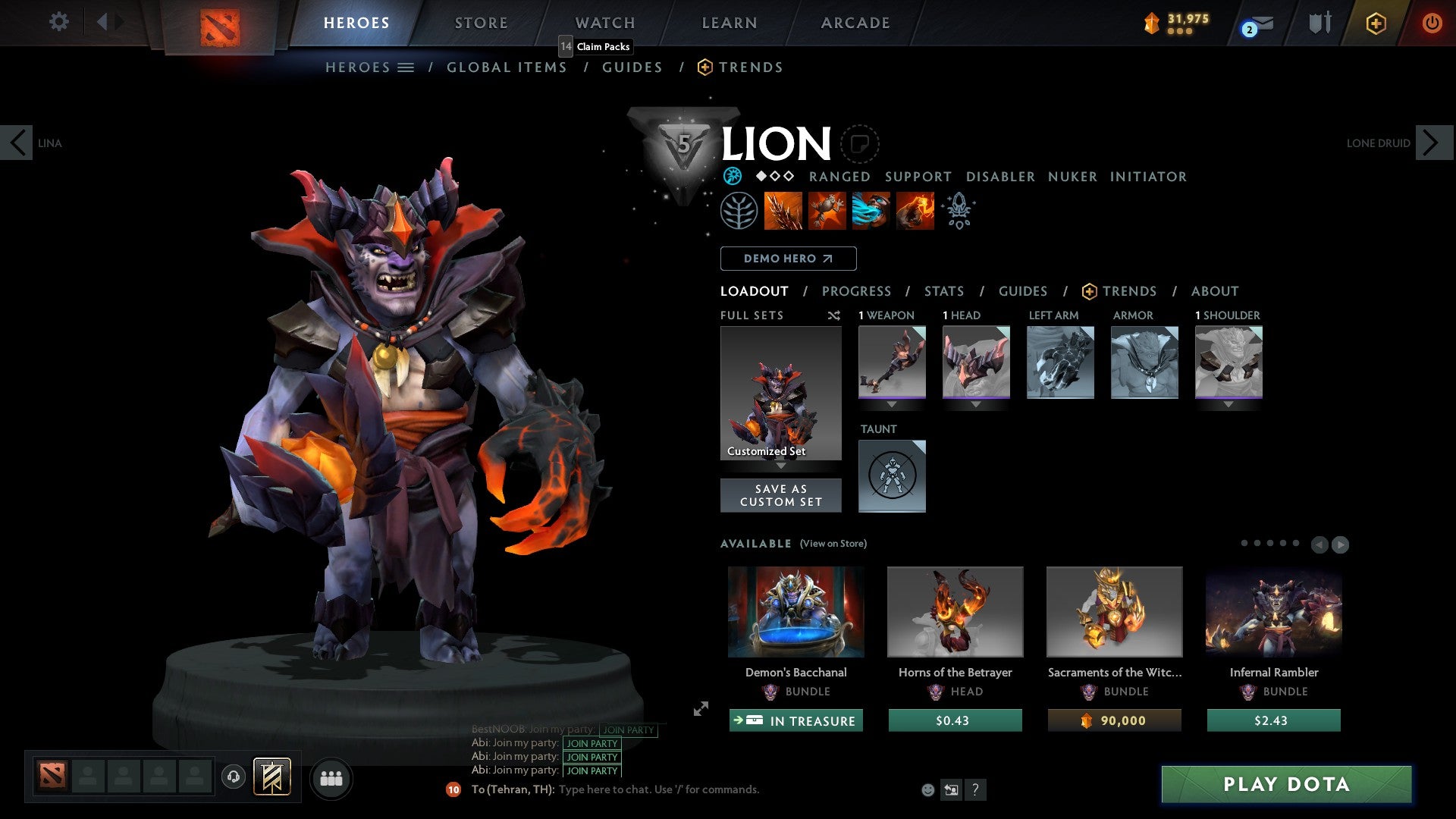Click the Horns of the Betrayer thumbnail
This screenshot has height=819, width=1456.
pyautogui.click(x=955, y=611)
